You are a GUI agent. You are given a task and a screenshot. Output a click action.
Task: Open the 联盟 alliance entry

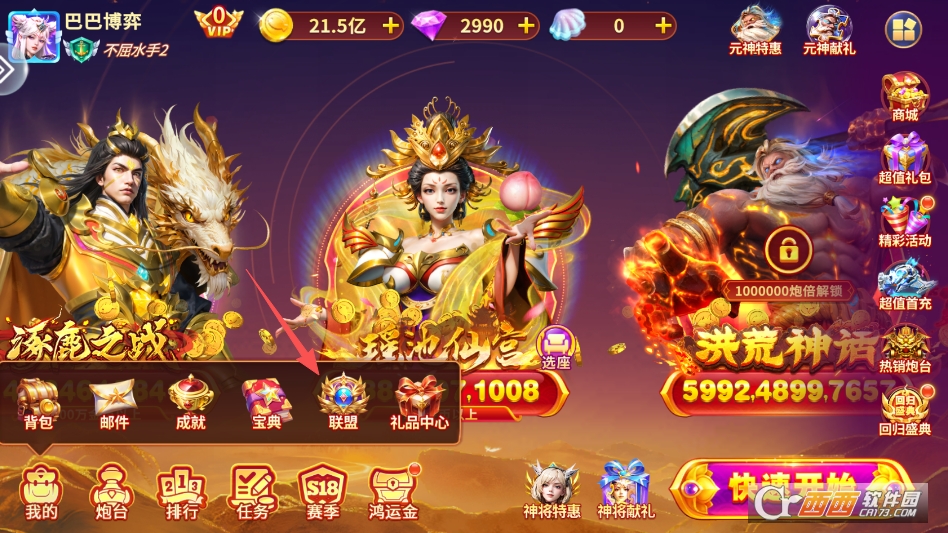click(343, 402)
